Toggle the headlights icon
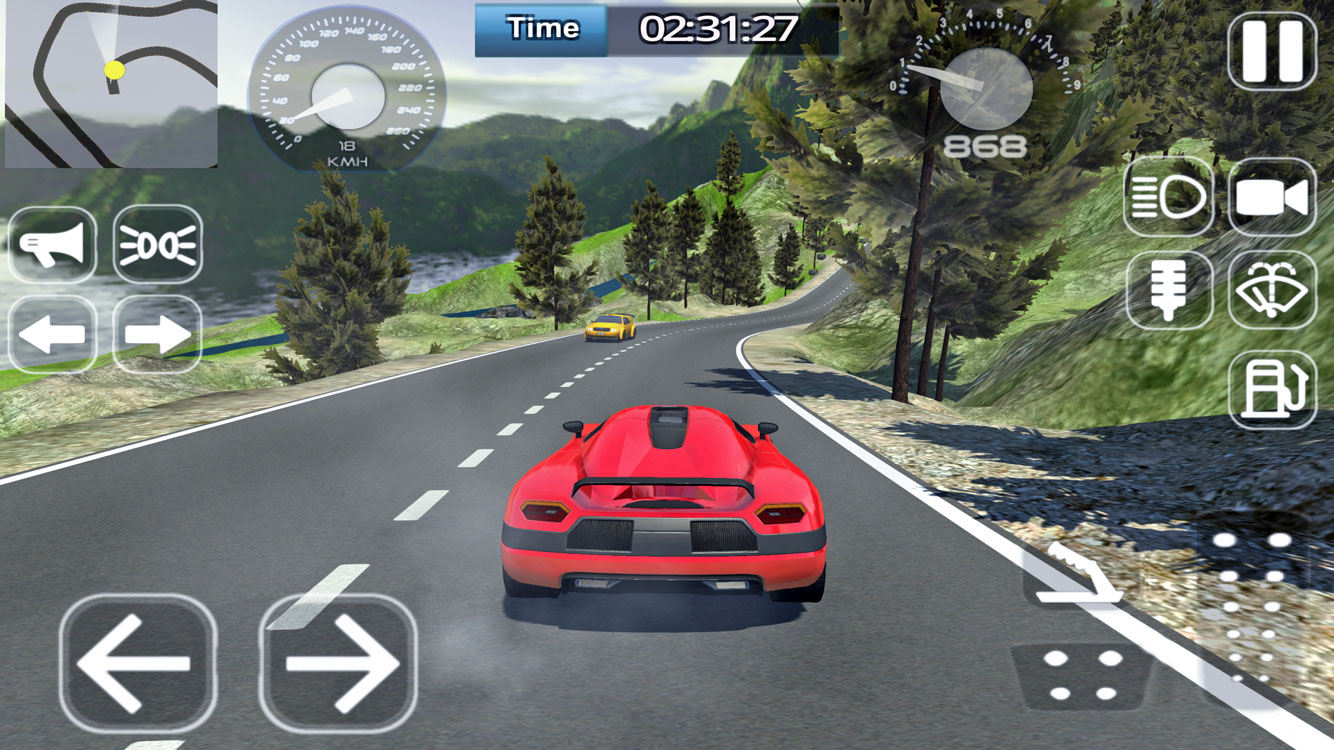The image size is (1334, 750). pos(1169,197)
